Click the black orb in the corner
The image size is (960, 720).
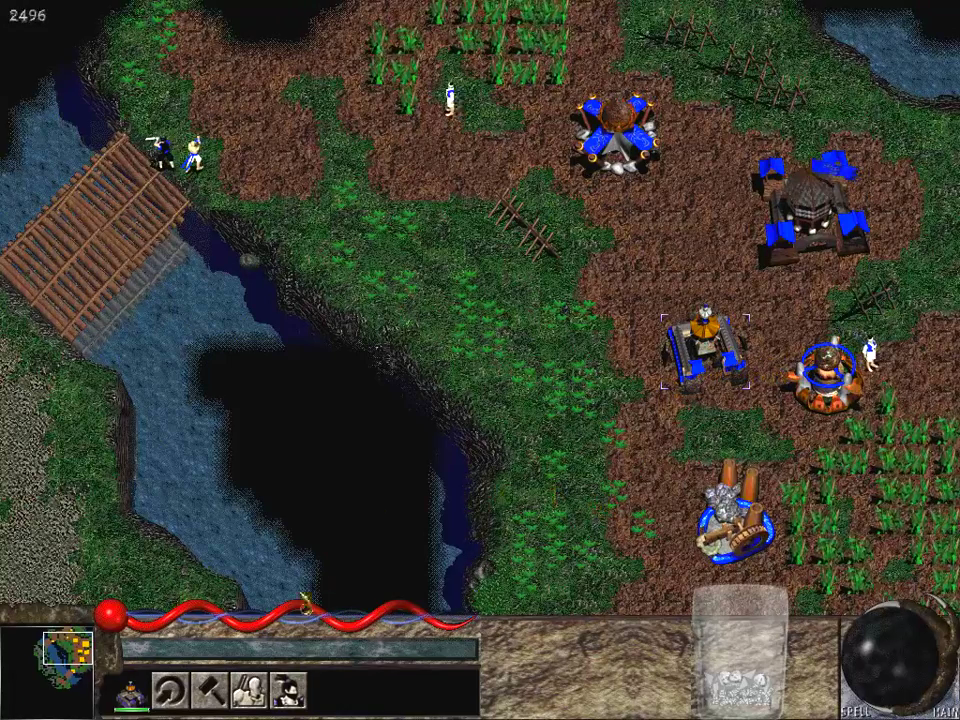pyautogui.click(x=888, y=655)
